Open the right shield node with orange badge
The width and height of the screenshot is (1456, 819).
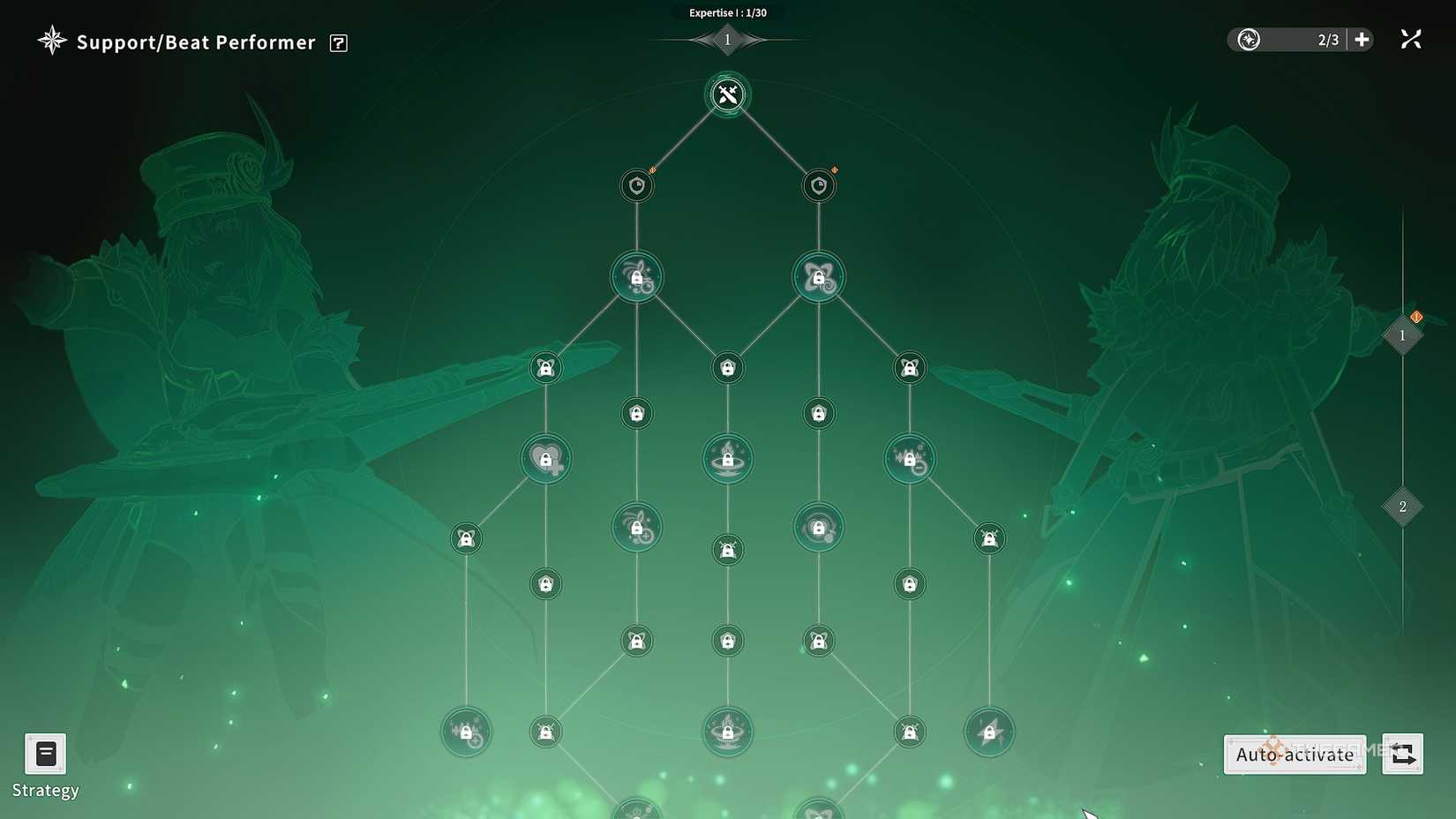818,185
